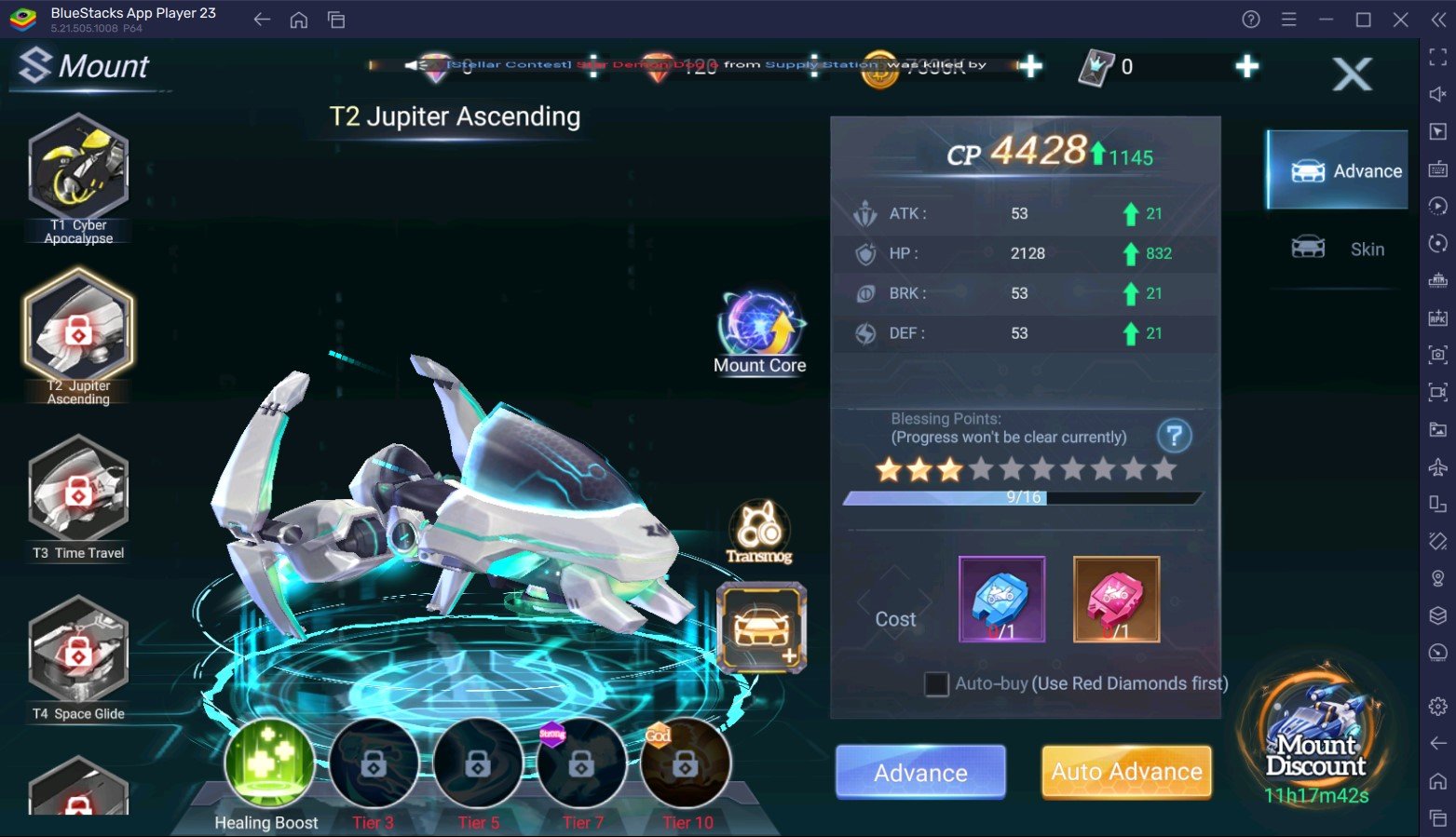Open the Transmog option
1456x837 pixels.
click(x=759, y=532)
